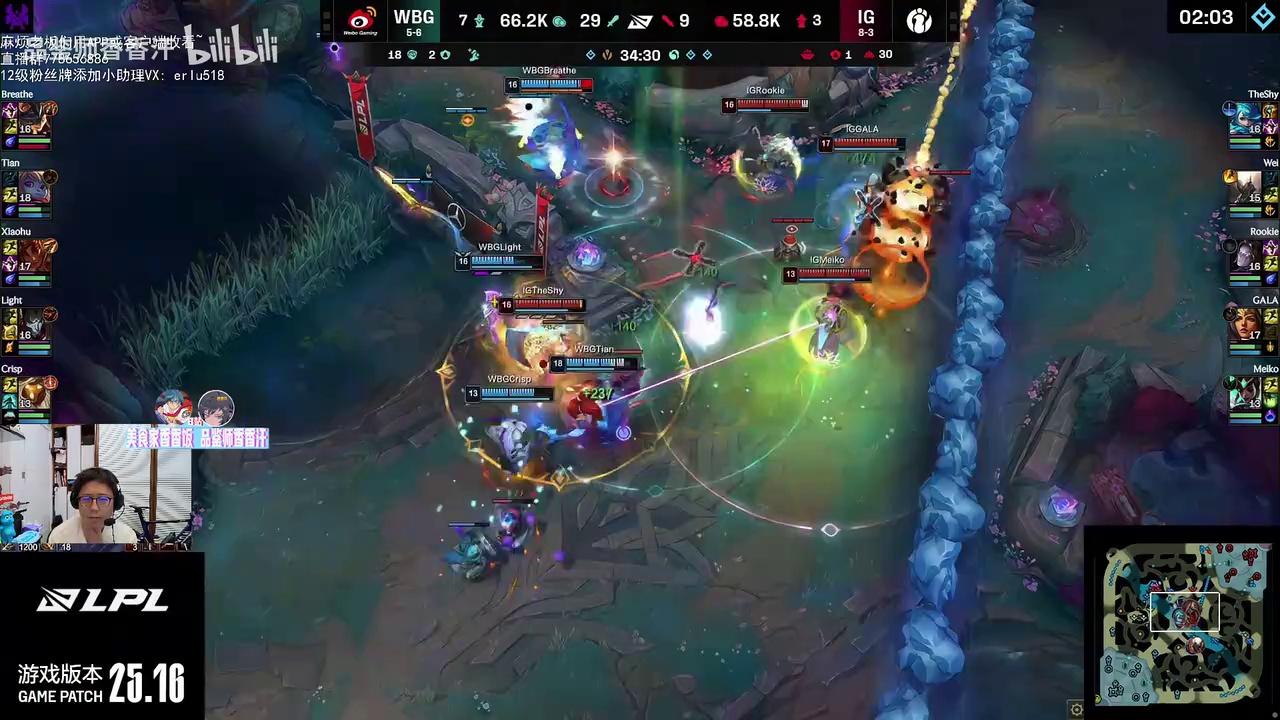
Task: Open the gear settings beside the minimap
Action: coord(1076,710)
